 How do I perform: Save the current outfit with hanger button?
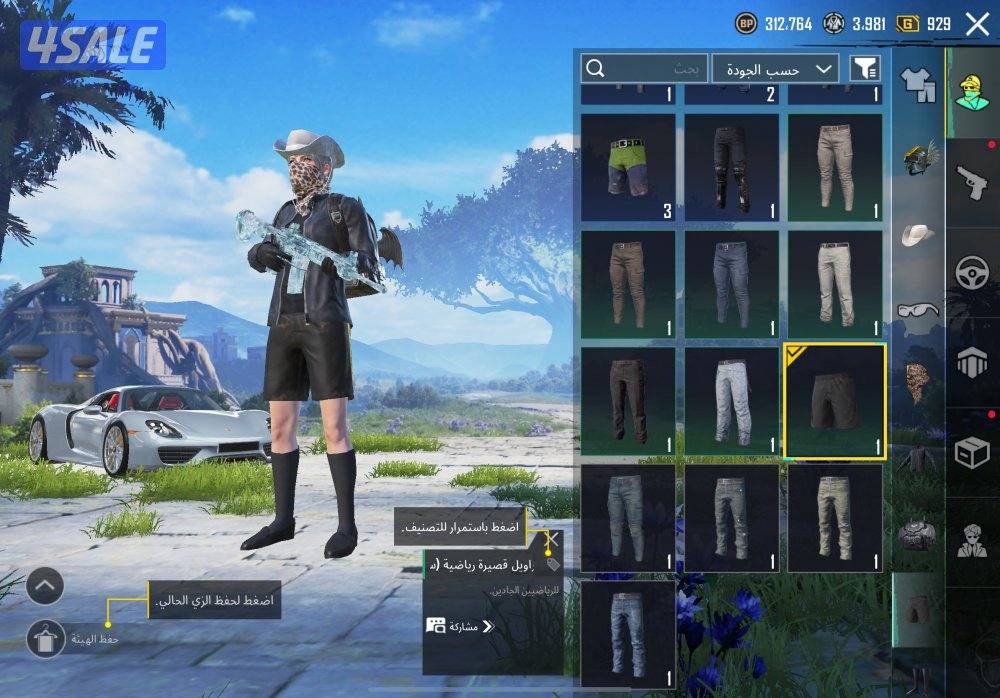[46, 638]
